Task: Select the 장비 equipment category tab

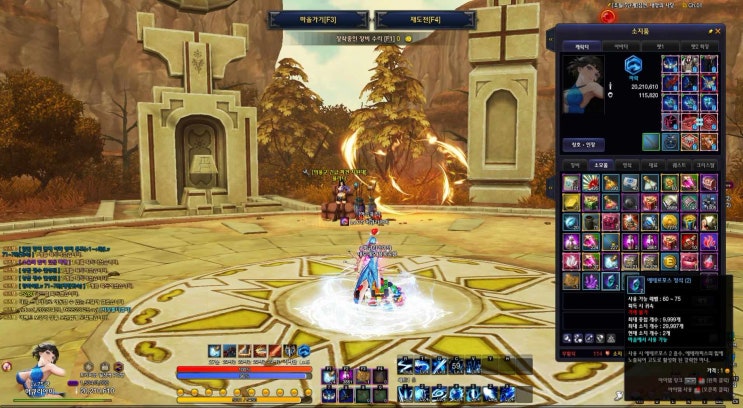Action: [575, 165]
